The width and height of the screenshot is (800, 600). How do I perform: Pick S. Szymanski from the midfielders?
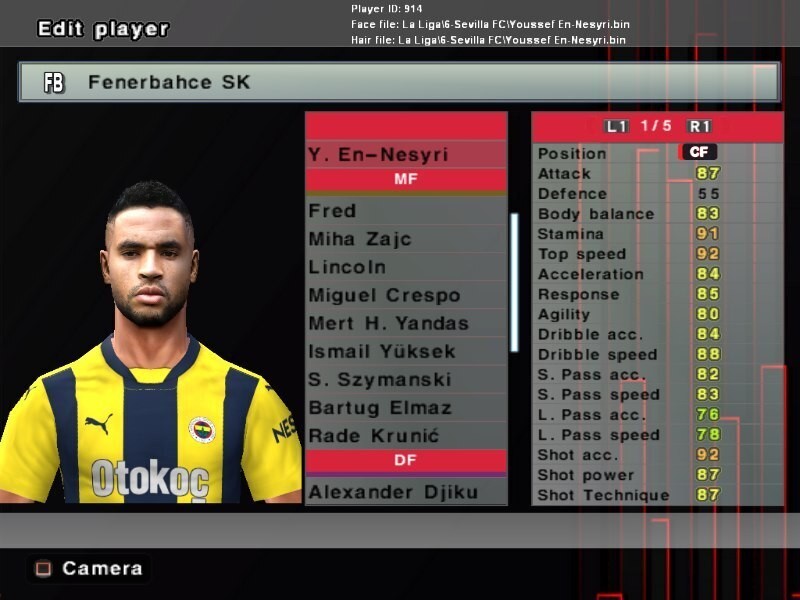point(405,379)
